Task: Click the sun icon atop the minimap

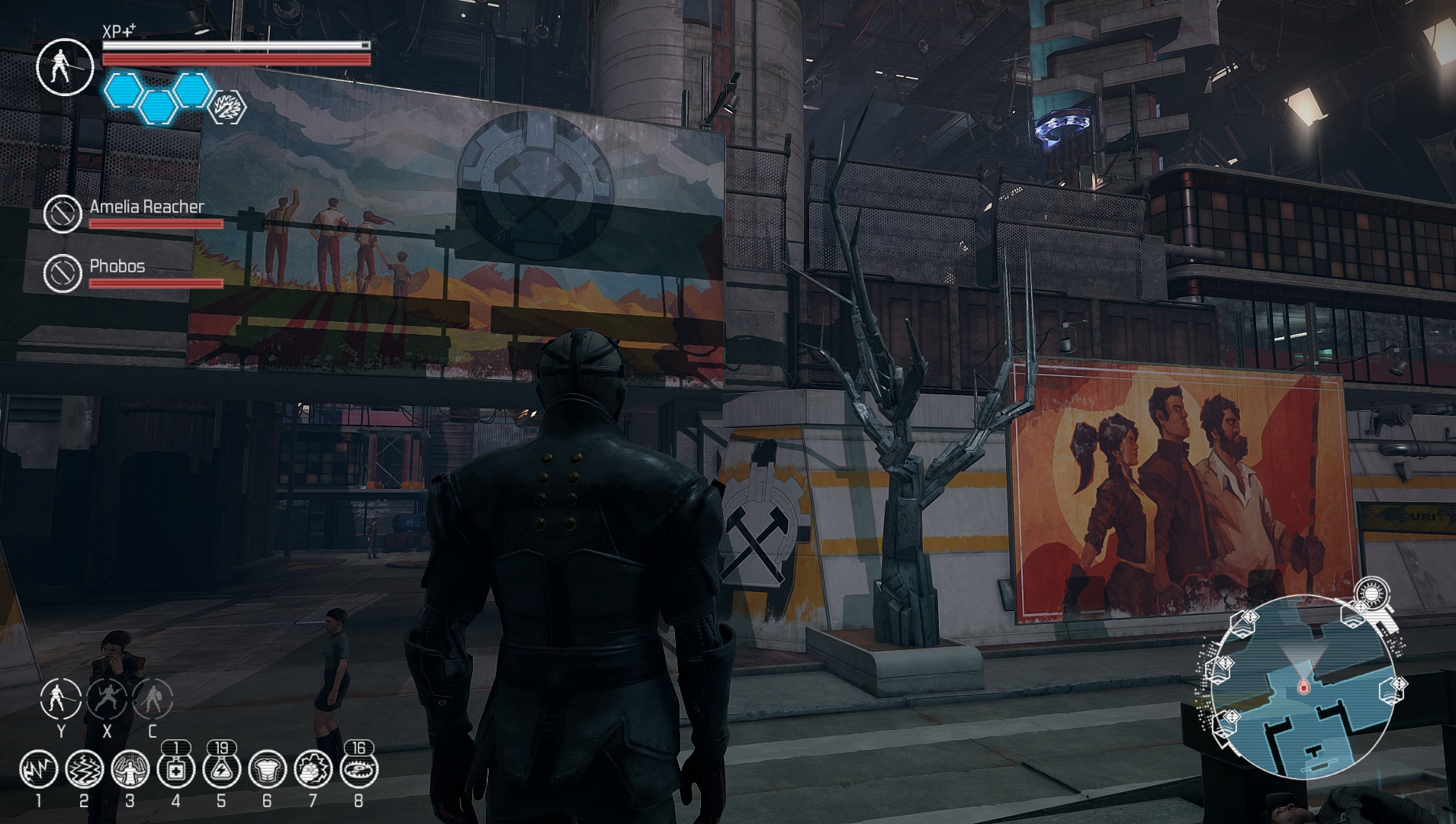Action: click(1371, 594)
